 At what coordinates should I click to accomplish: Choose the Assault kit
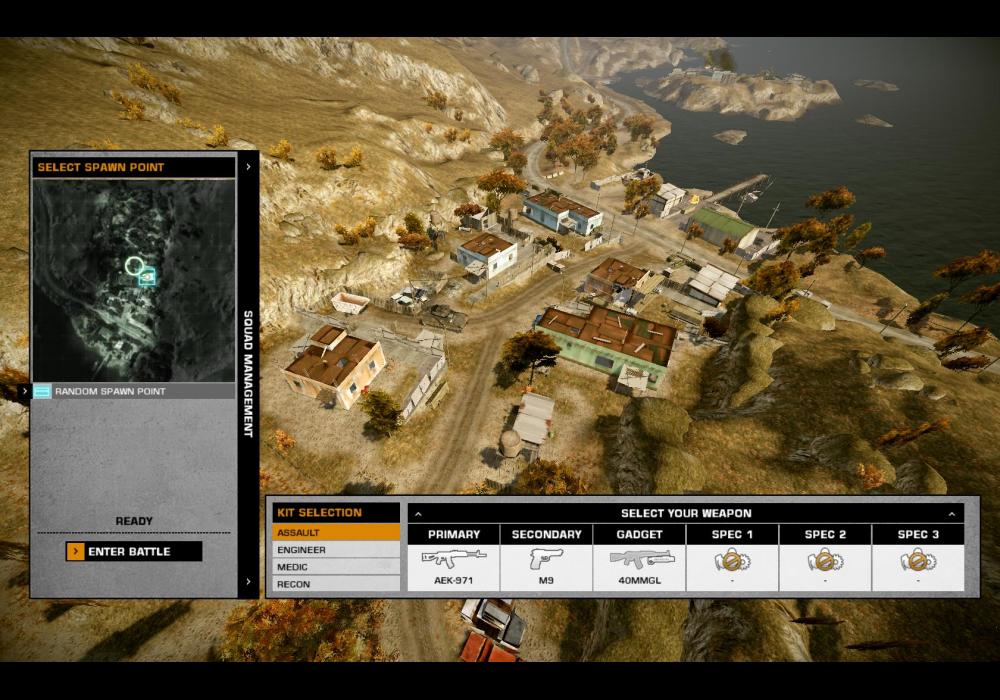[336, 533]
